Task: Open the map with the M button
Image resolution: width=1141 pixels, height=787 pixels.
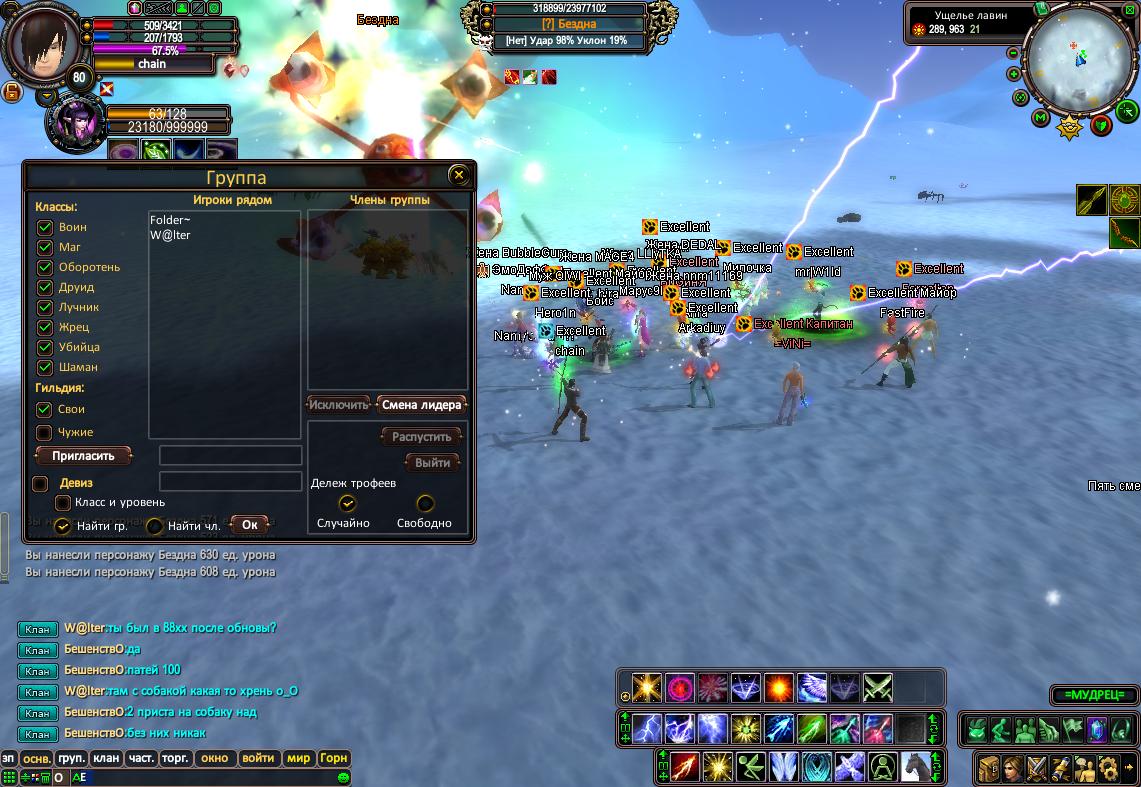Action: [1040, 118]
